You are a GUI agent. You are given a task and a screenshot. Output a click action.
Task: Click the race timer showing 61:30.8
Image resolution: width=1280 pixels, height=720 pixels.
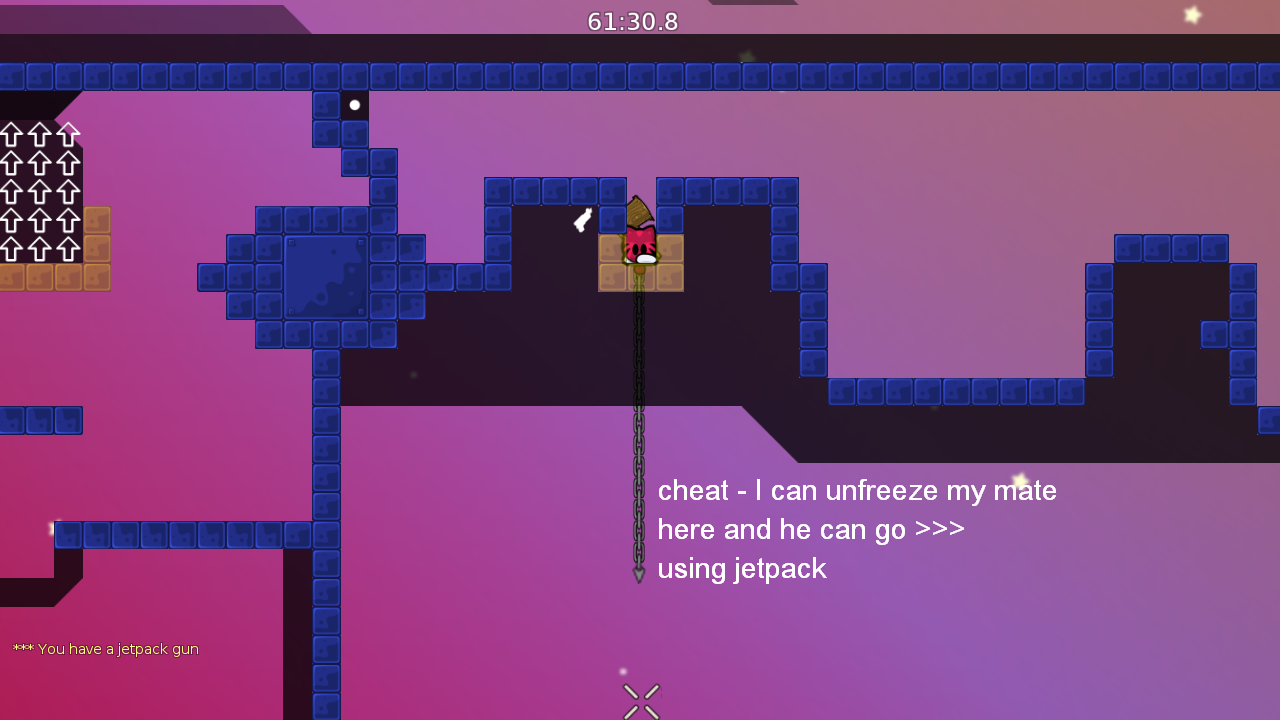633,20
